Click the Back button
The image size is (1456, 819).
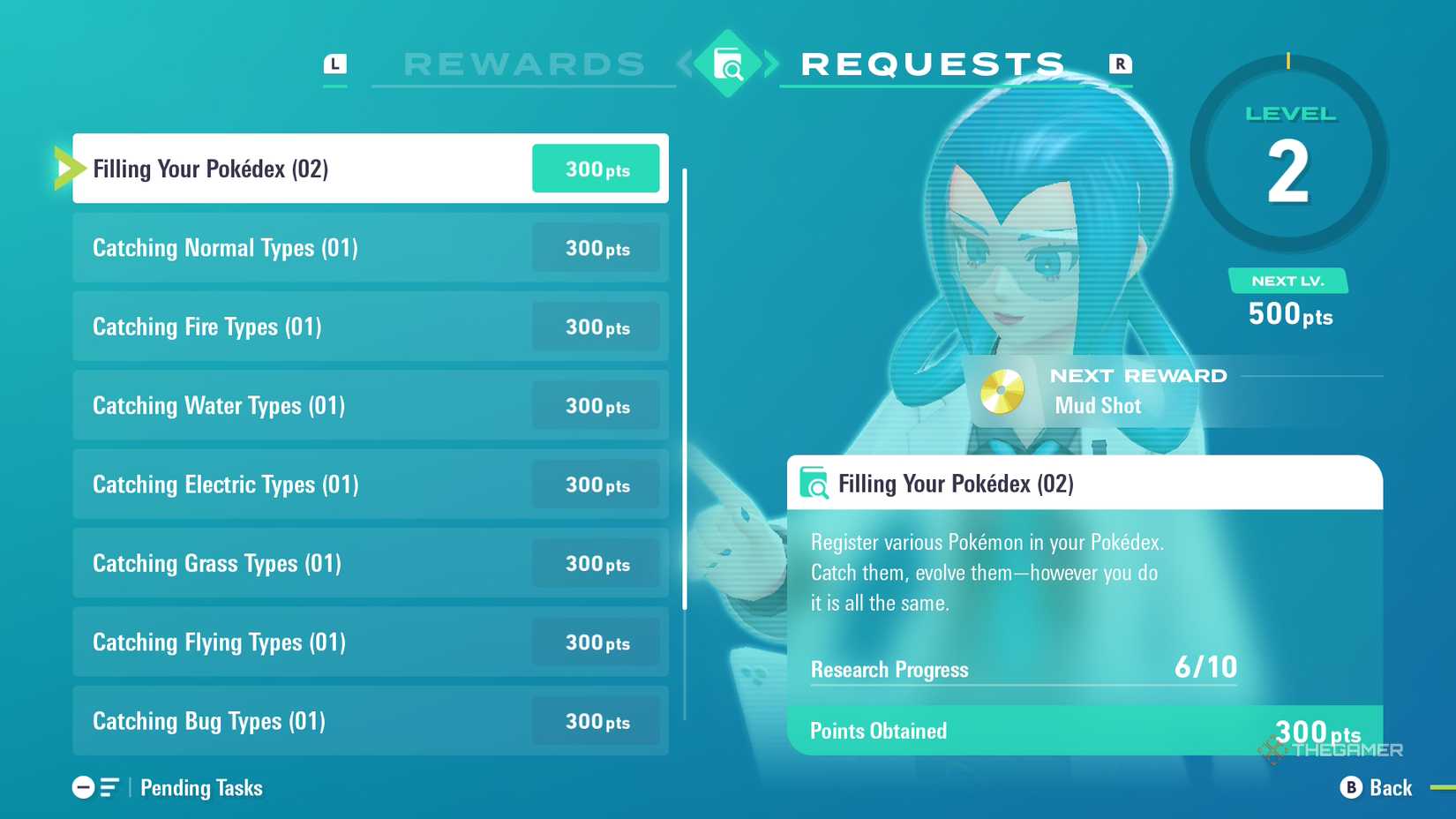tap(1391, 787)
